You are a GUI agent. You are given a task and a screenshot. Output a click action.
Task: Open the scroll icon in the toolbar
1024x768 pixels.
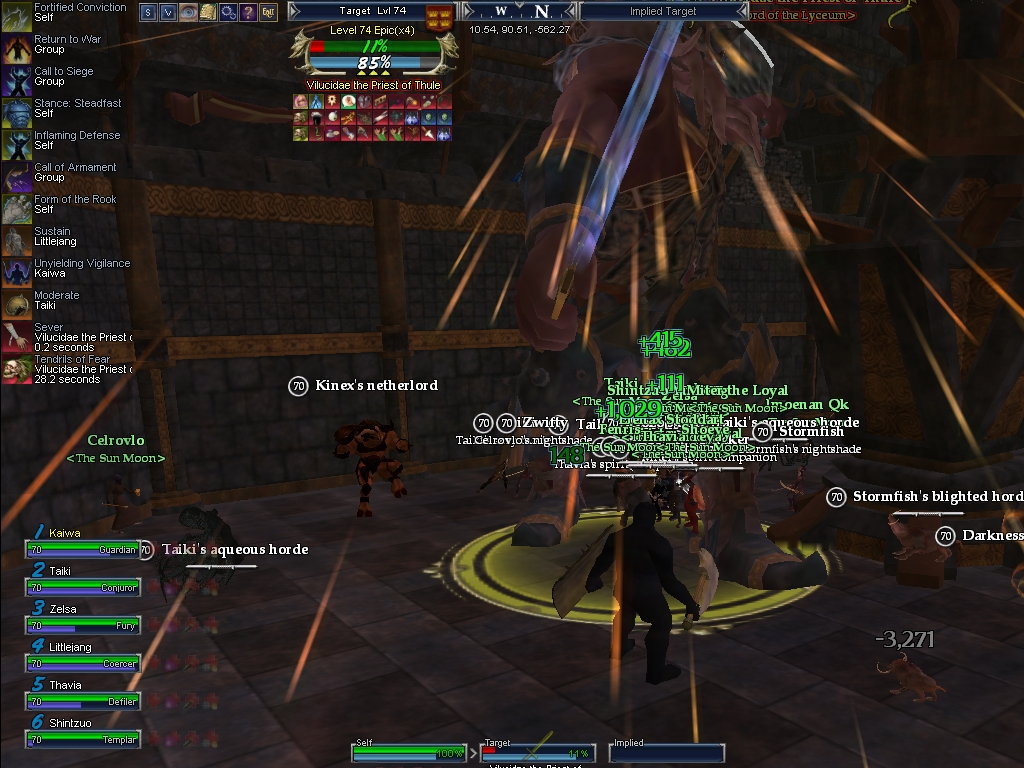(x=208, y=12)
